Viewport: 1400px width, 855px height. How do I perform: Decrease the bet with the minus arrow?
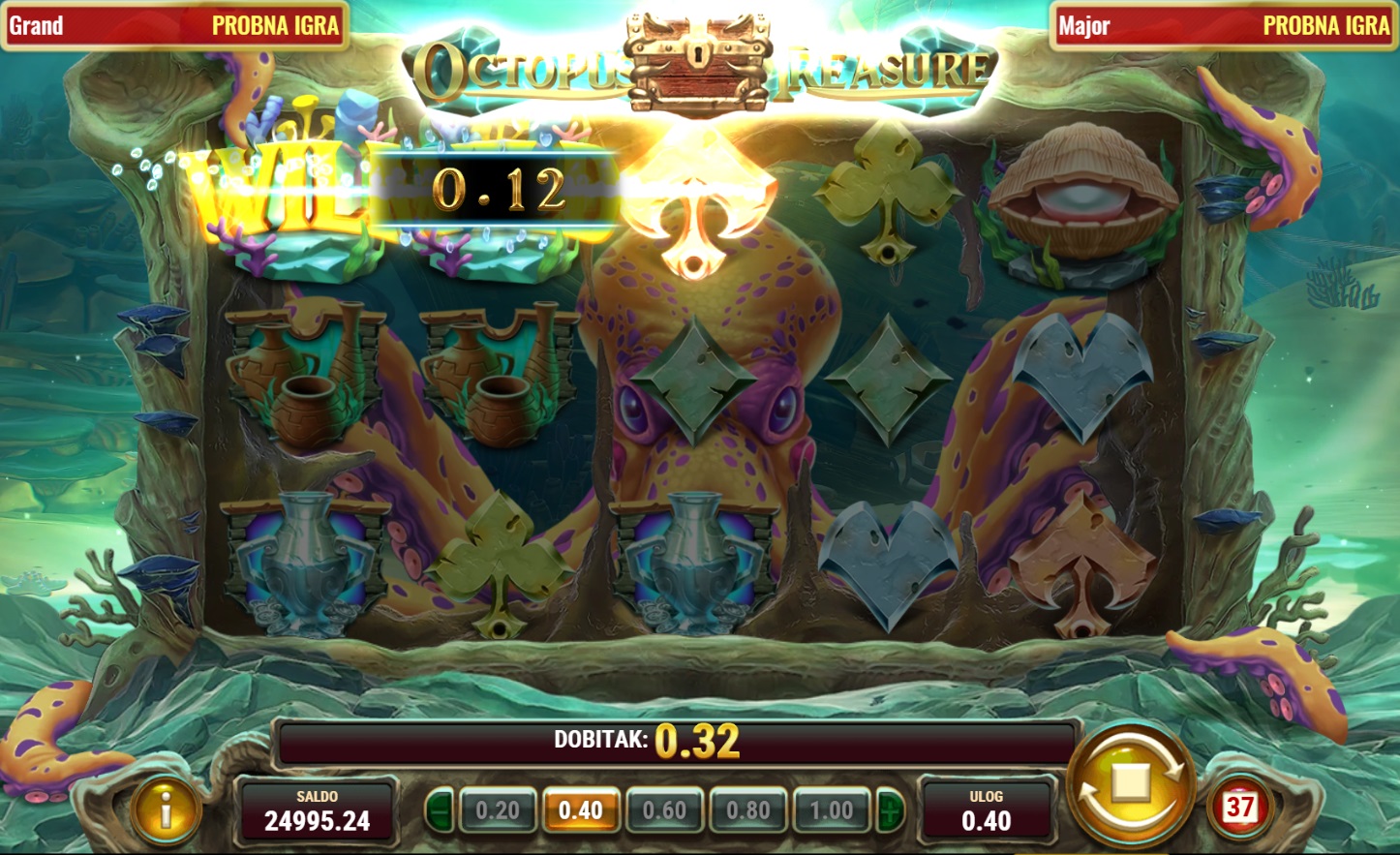[x=440, y=810]
